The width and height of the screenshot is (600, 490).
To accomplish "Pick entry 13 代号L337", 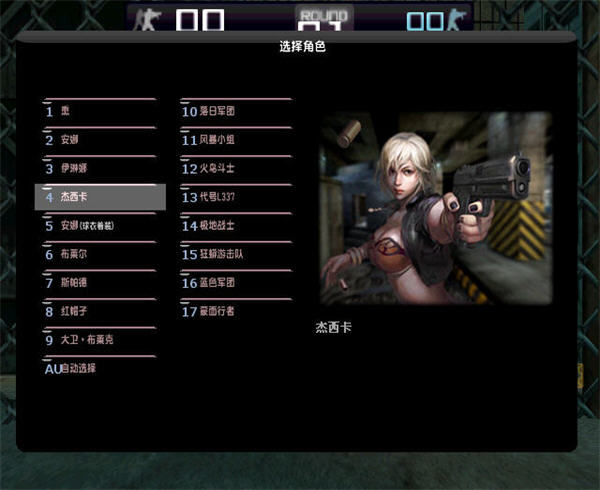I will (236, 197).
